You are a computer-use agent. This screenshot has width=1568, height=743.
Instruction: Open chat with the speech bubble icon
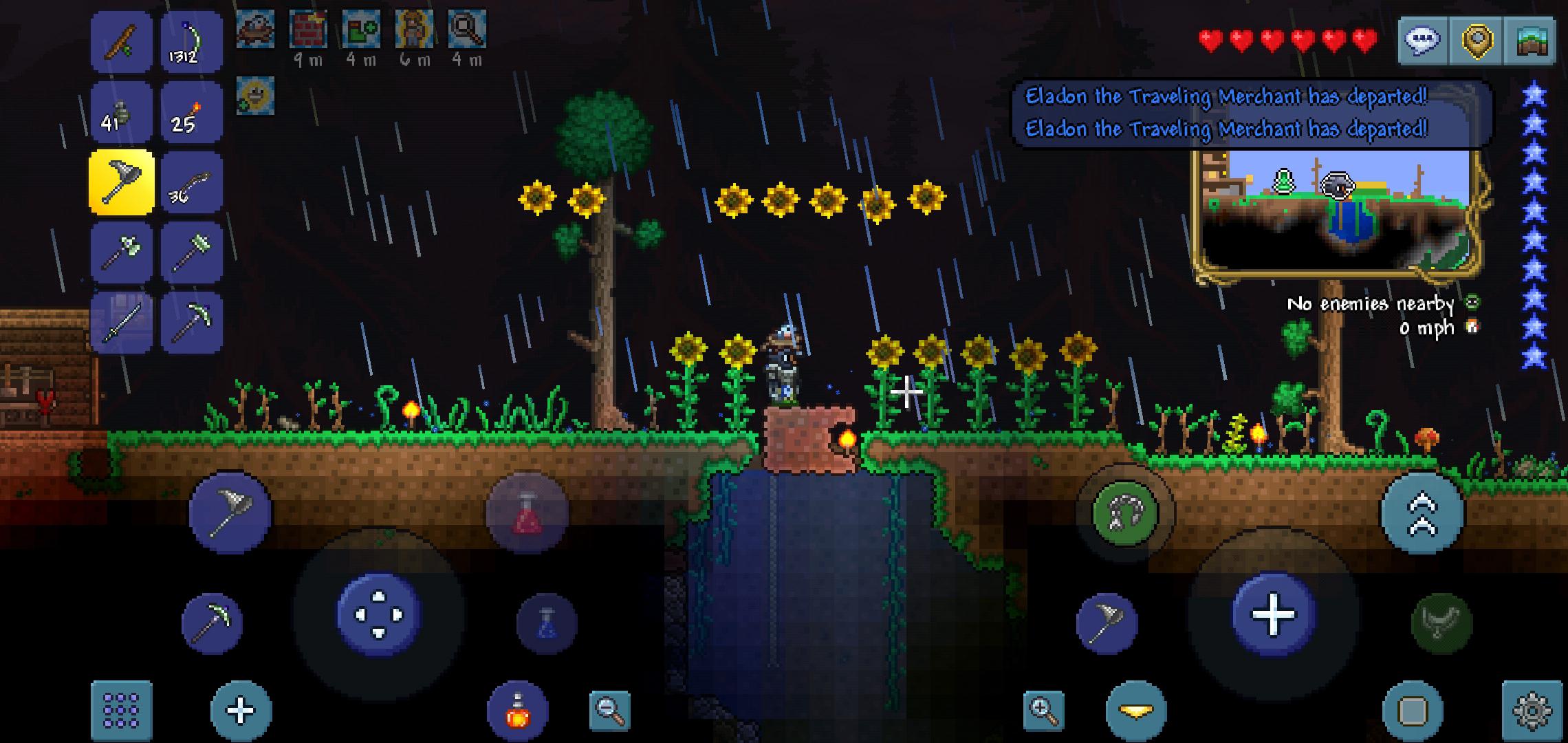click(x=1421, y=41)
